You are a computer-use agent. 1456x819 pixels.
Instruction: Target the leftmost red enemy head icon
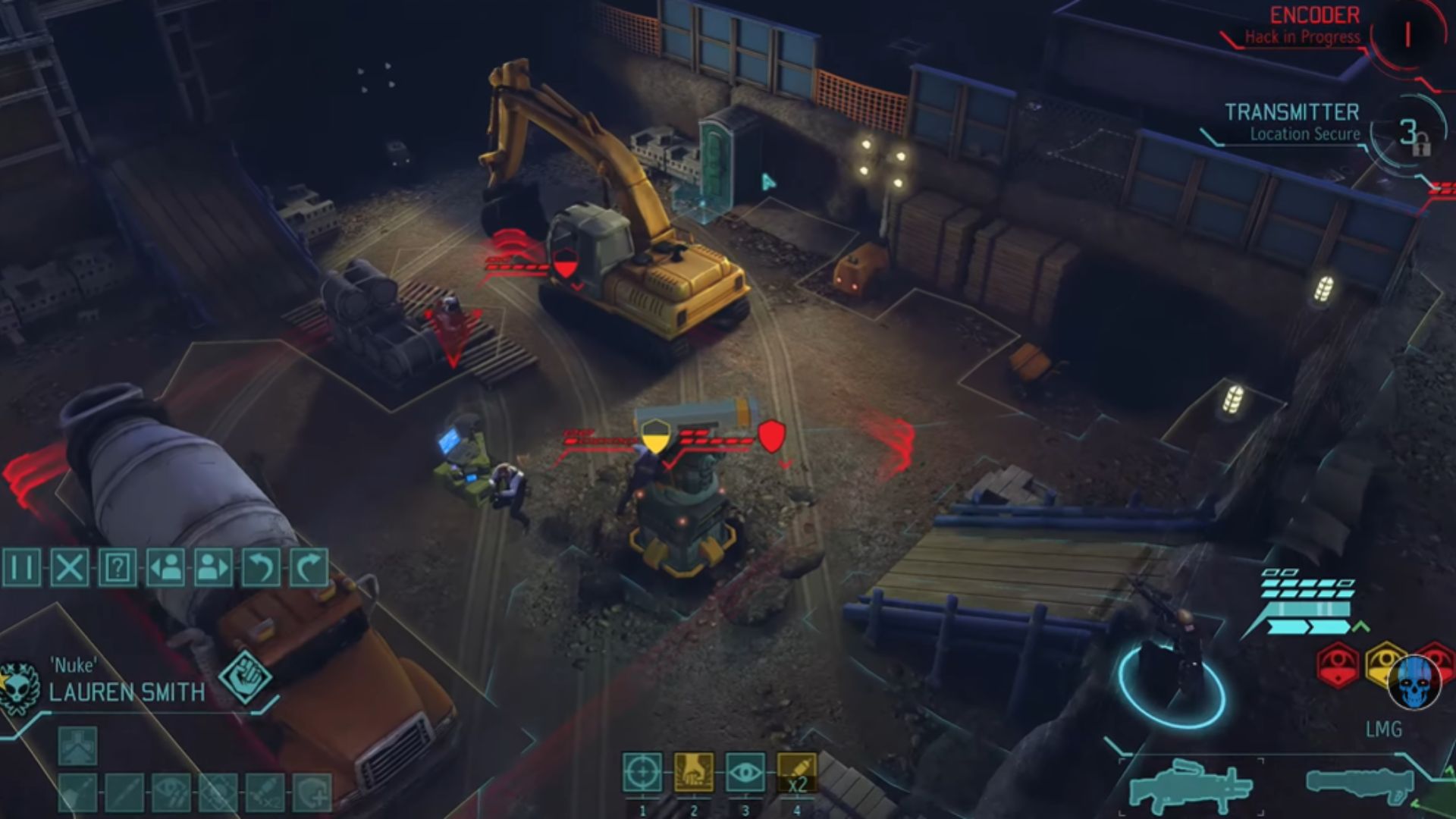[x=1338, y=664]
